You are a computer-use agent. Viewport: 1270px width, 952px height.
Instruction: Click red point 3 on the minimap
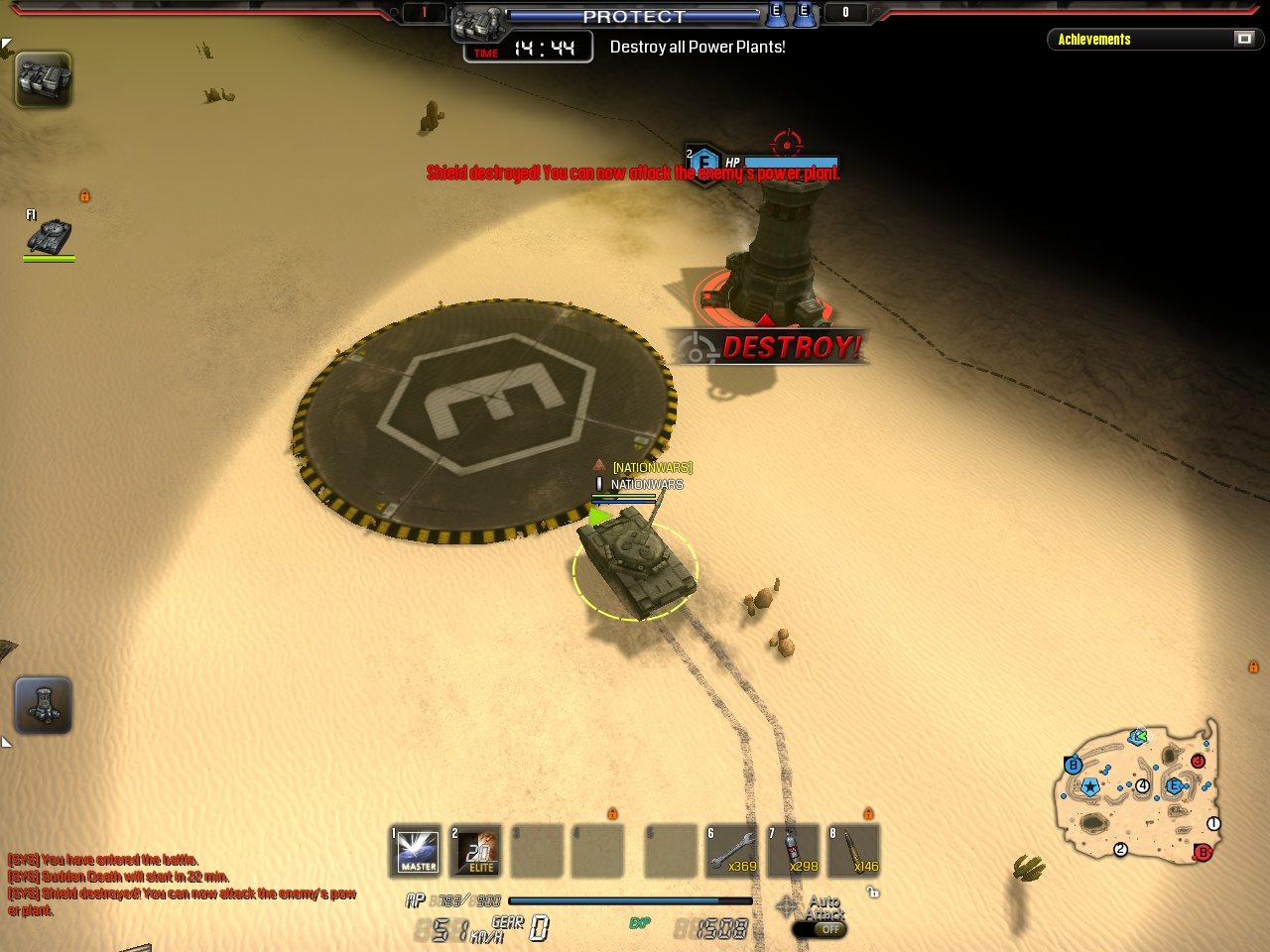(1198, 761)
